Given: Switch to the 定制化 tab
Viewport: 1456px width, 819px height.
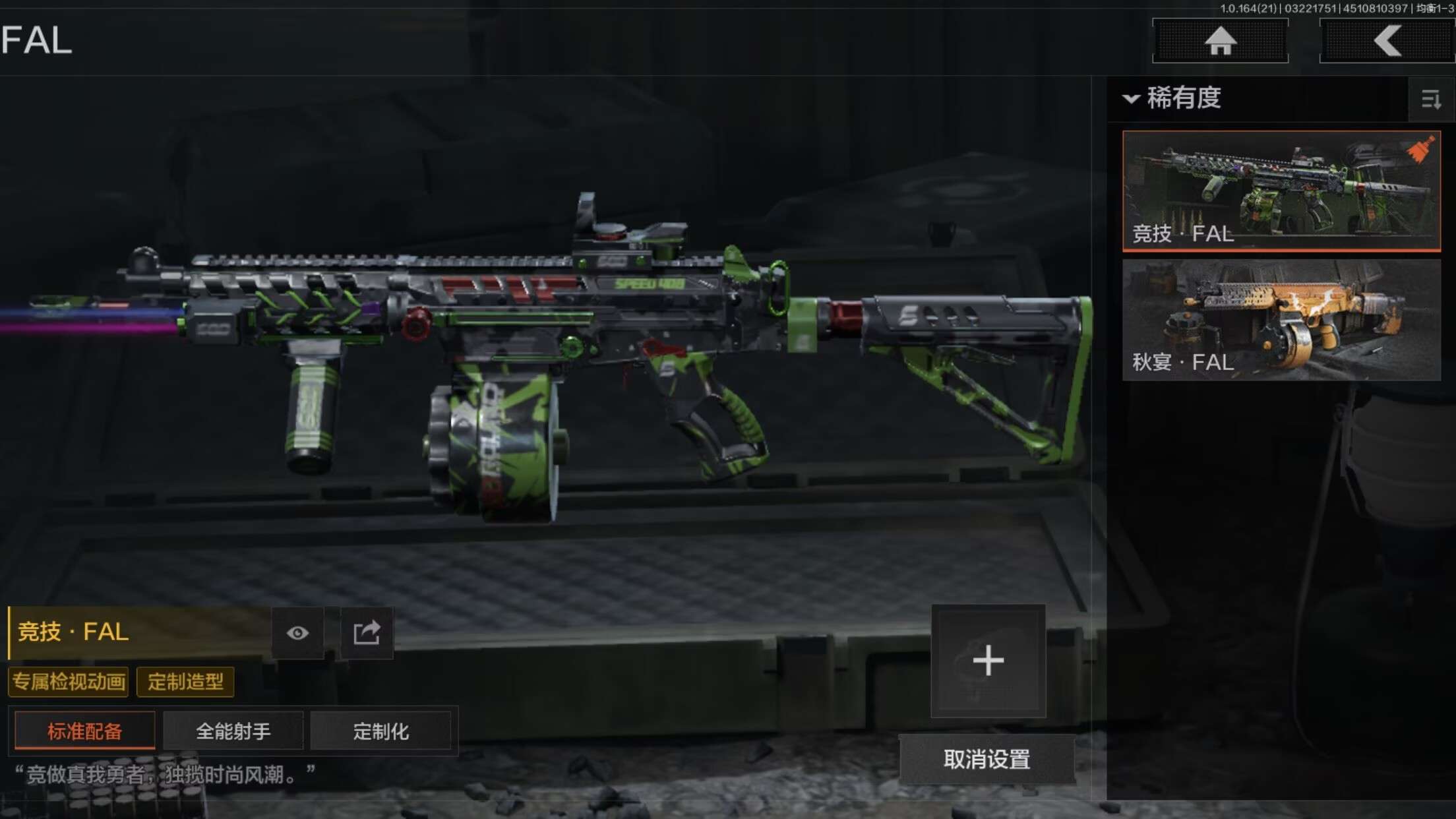Looking at the screenshot, I should point(380,731).
